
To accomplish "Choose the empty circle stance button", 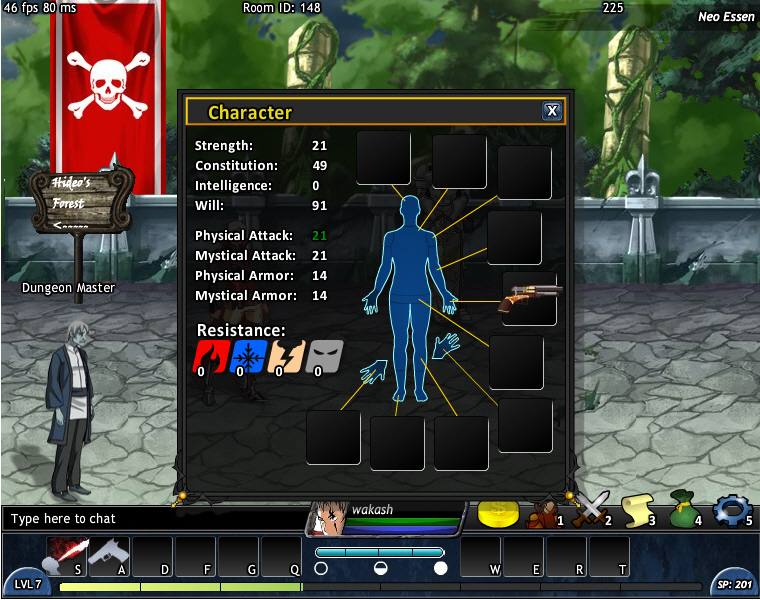I will (x=321, y=568).
